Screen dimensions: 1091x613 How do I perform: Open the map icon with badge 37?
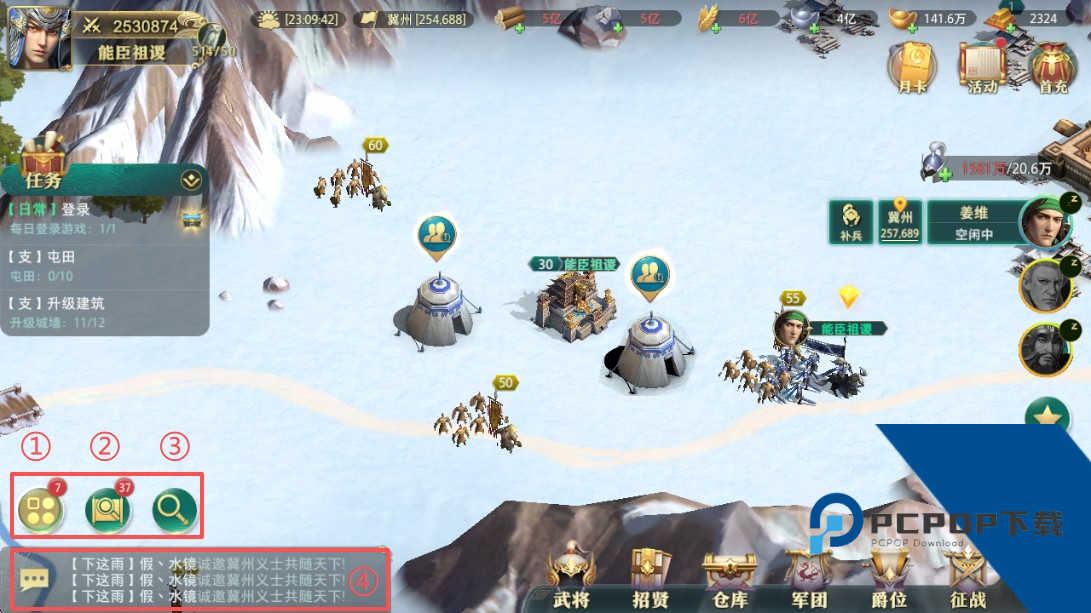click(x=107, y=510)
